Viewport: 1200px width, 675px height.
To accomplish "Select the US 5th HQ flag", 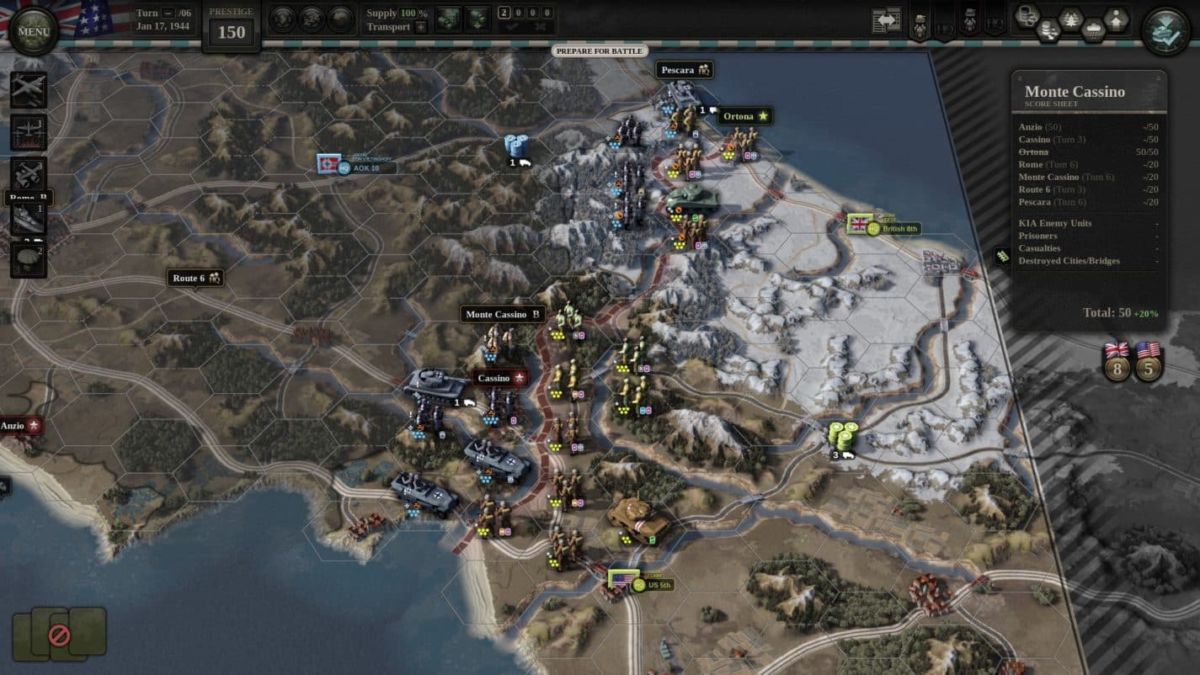I will (x=623, y=581).
